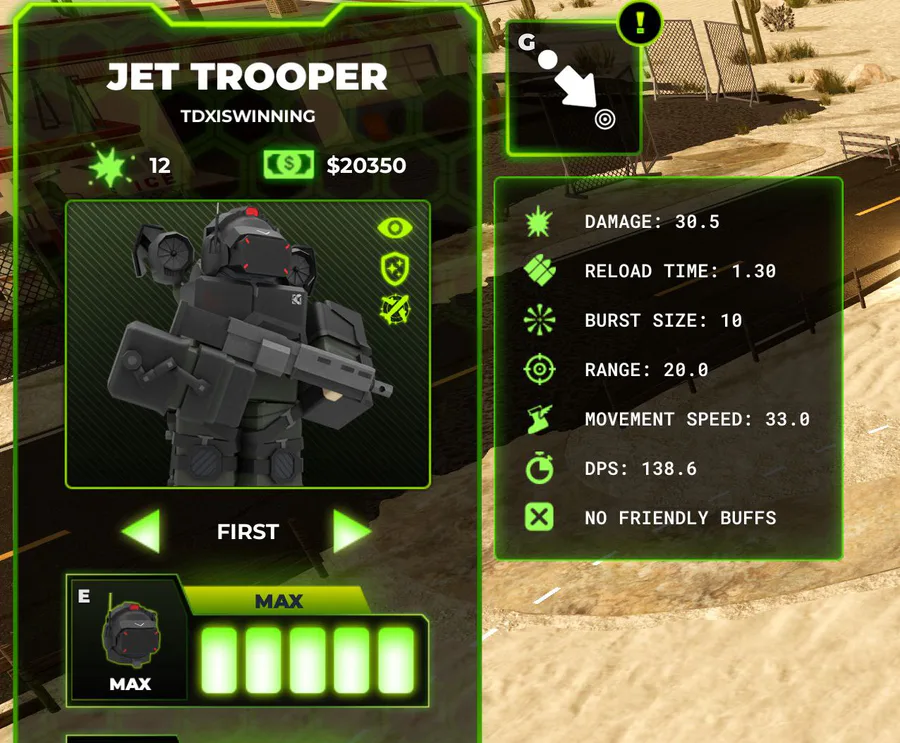Click the maxed helmet upgrade button
Image resolution: width=900 pixels, height=743 pixels.
(129, 639)
